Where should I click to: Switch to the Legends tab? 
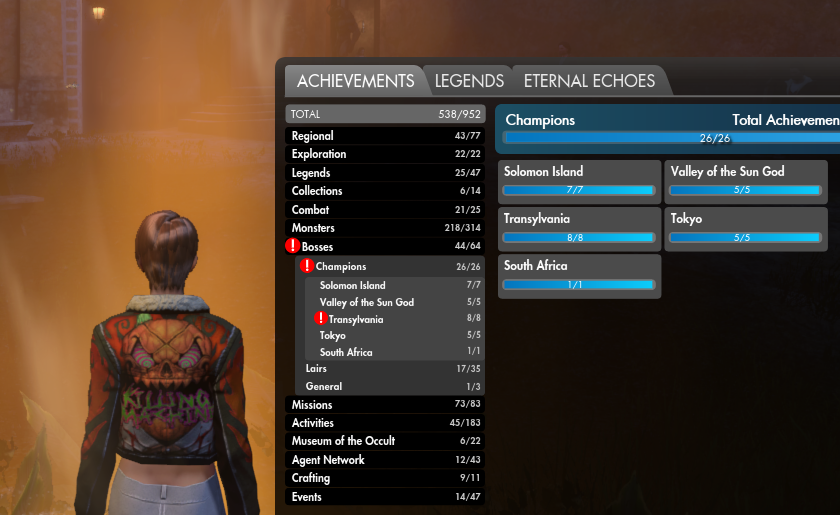click(x=468, y=81)
